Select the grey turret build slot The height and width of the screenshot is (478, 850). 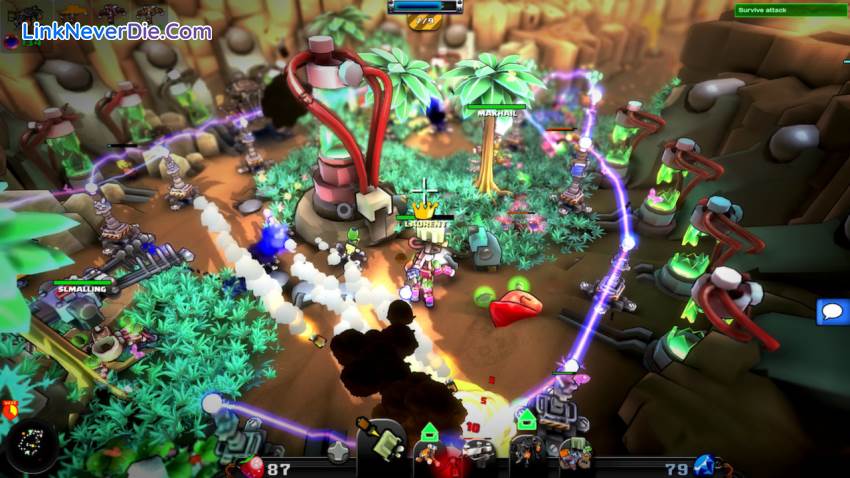coord(340,452)
